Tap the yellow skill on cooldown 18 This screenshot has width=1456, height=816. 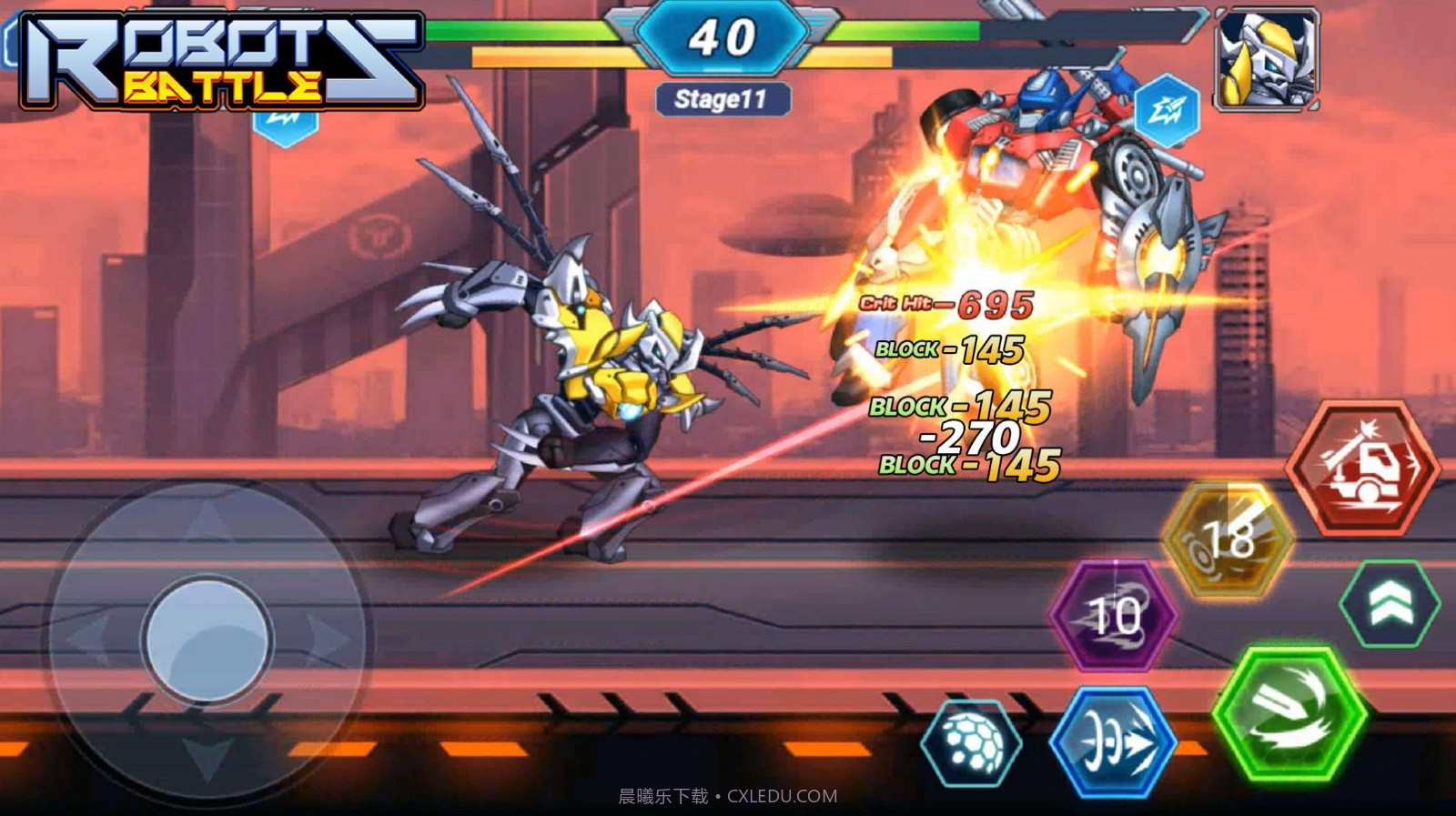click(x=1228, y=539)
